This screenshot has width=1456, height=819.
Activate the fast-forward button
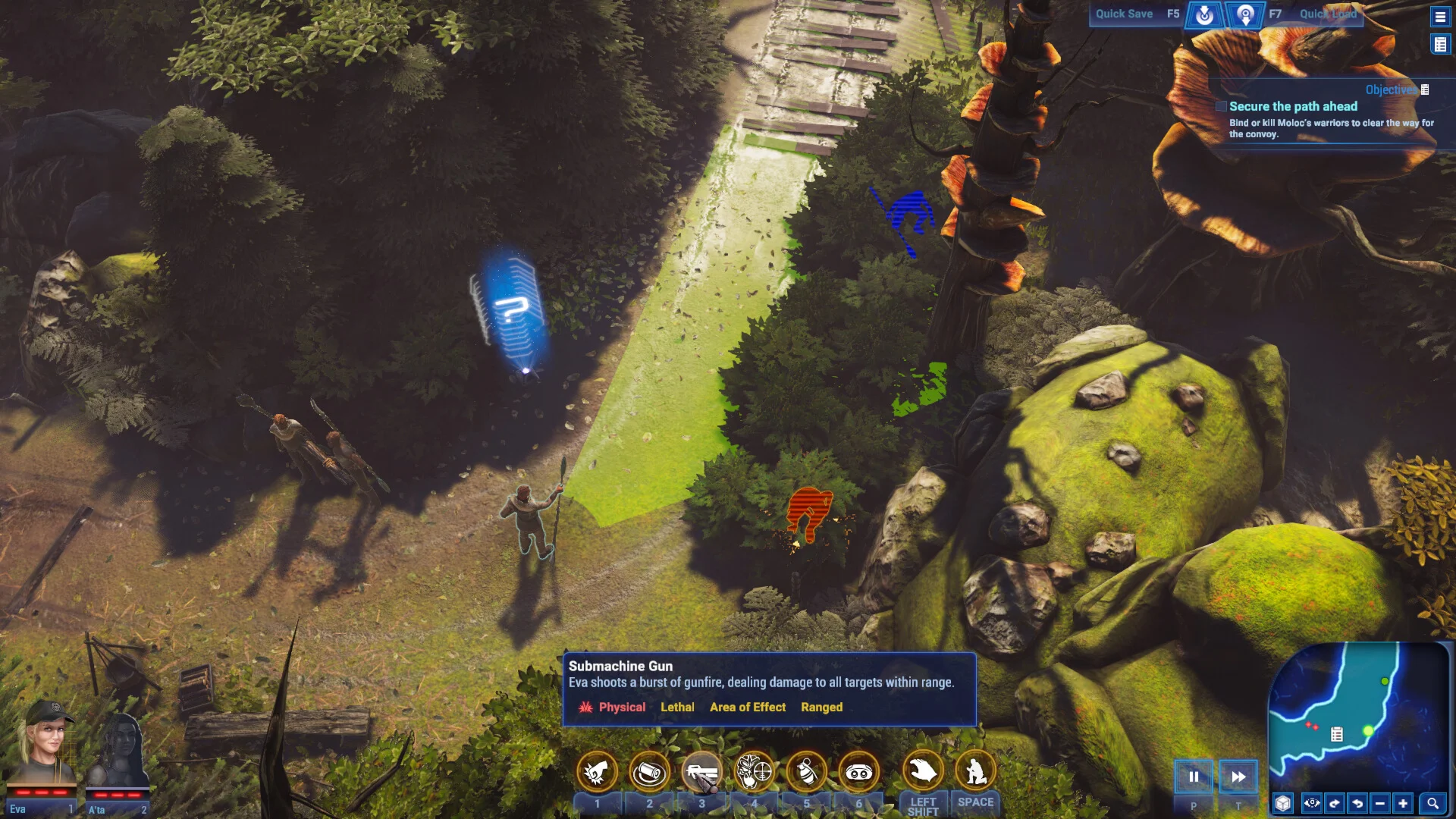(x=1238, y=777)
